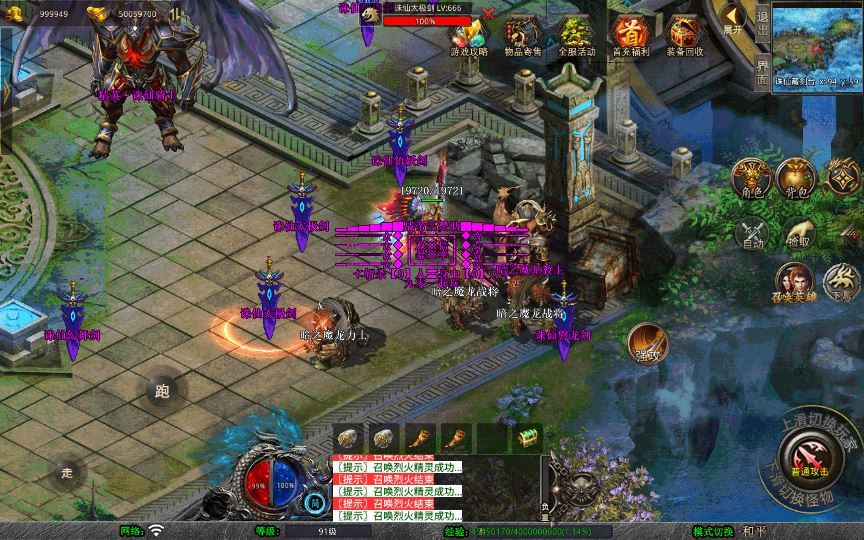Close the target frame with red X
The width and height of the screenshot is (864, 540).
point(488,13)
